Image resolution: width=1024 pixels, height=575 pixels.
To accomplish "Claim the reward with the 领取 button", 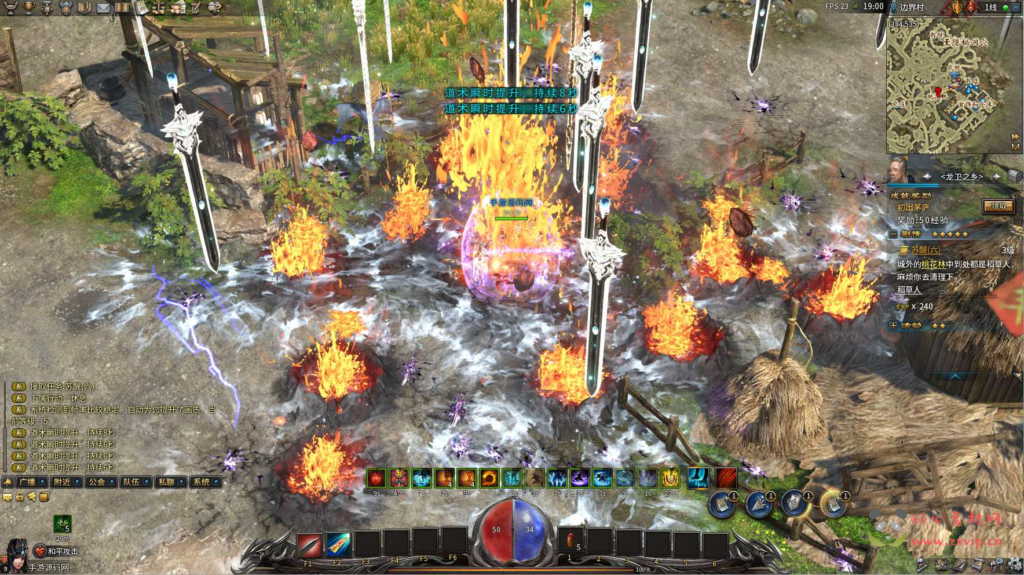I will click(x=996, y=206).
